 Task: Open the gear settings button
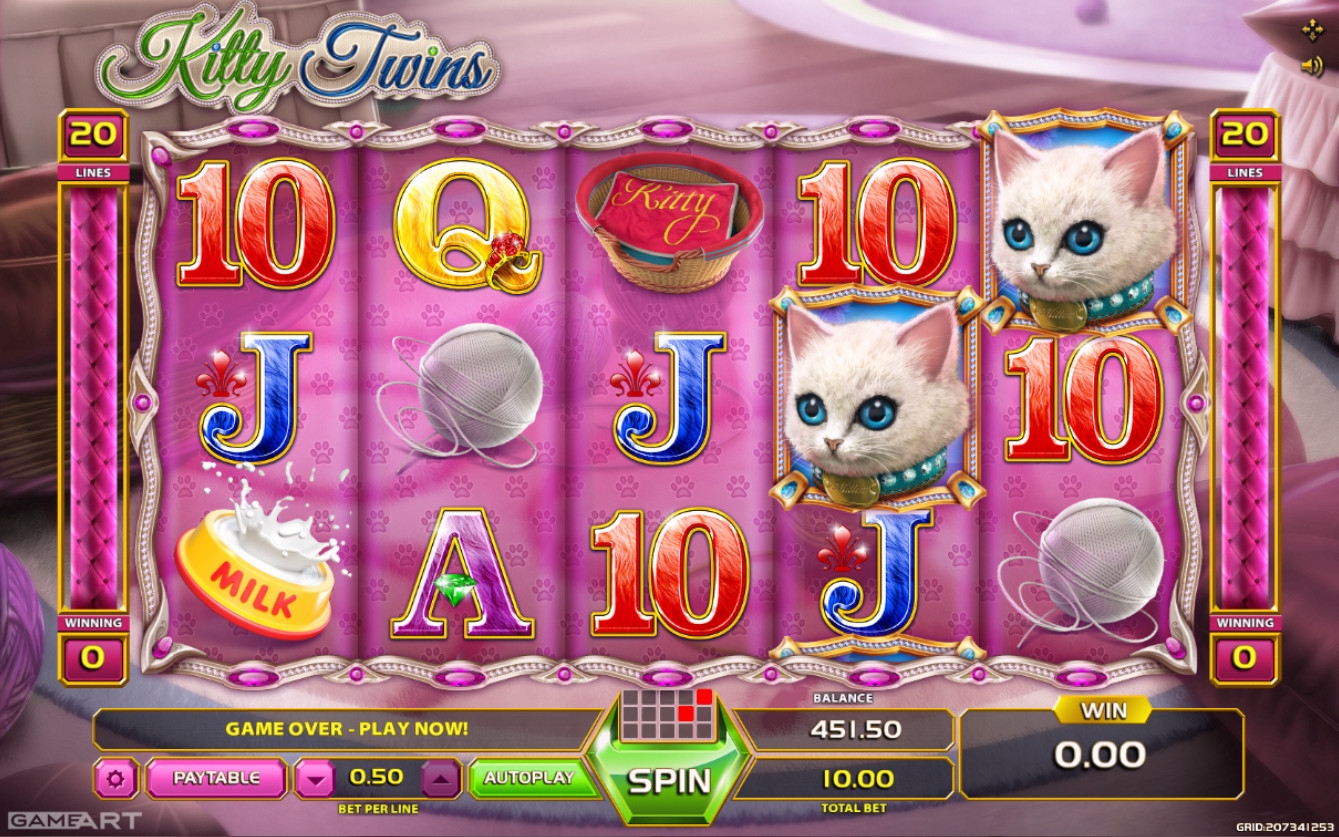coord(116,778)
